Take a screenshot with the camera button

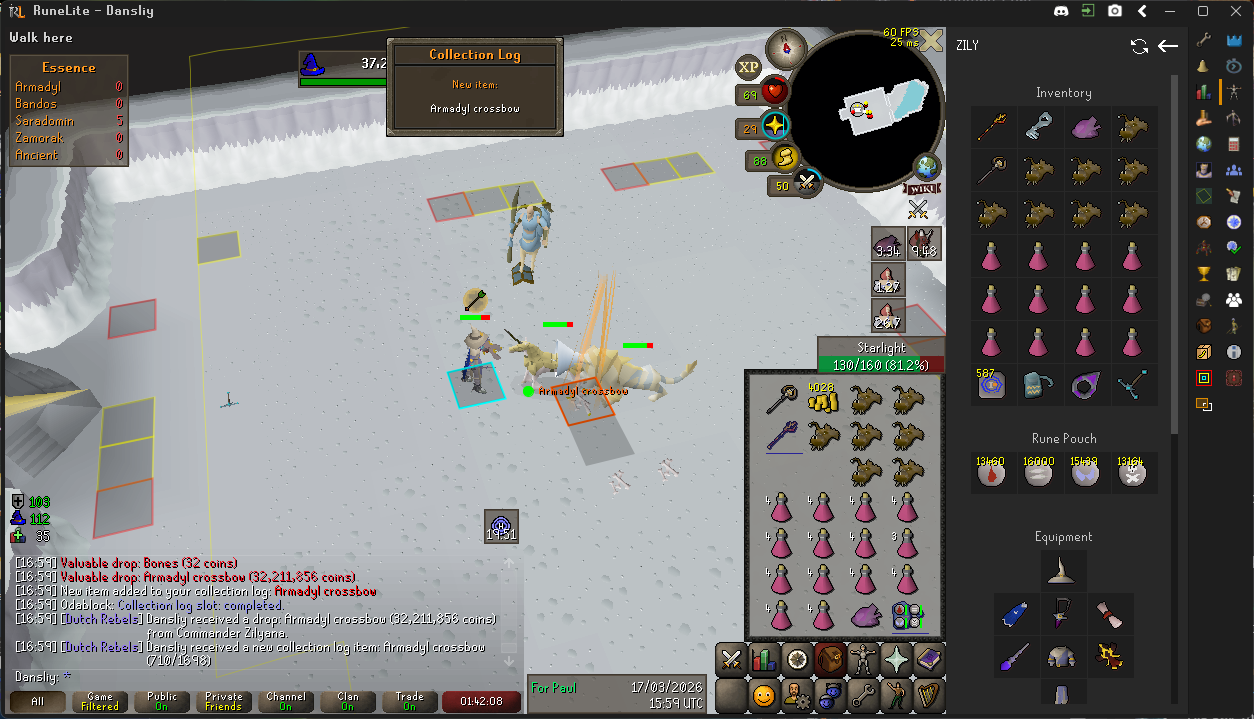pos(1115,12)
